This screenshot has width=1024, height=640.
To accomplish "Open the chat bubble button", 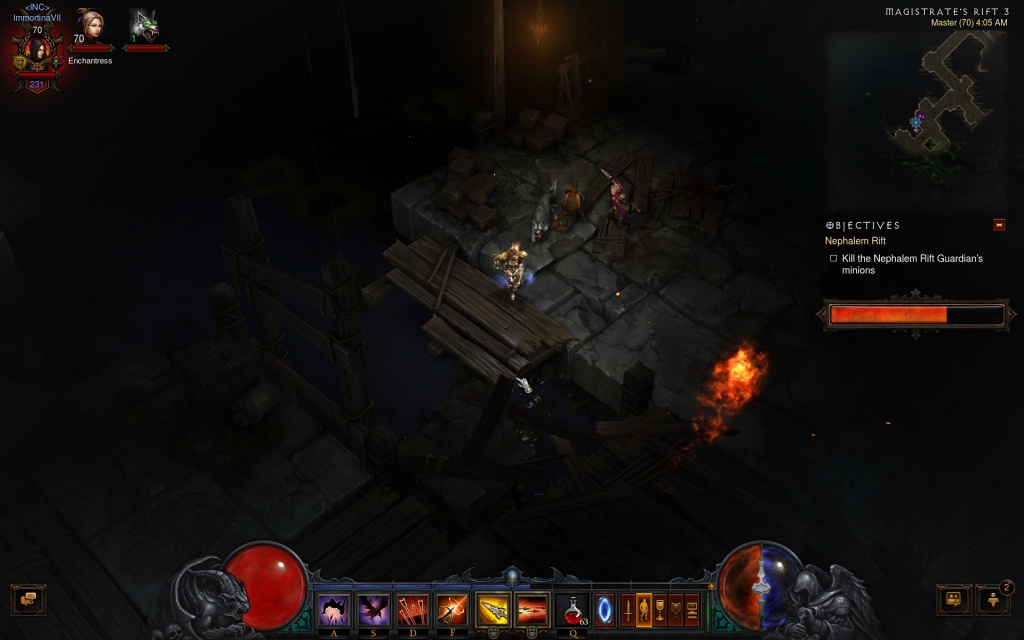I will pyautogui.click(x=28, y=599).
